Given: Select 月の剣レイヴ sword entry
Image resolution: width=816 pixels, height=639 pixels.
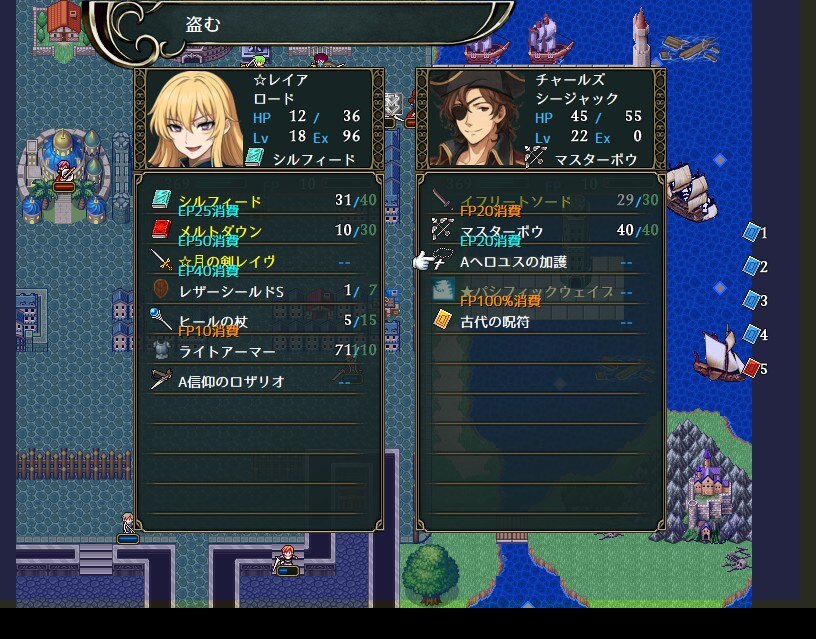Looking at the screenshot, I should click(227, 261).
